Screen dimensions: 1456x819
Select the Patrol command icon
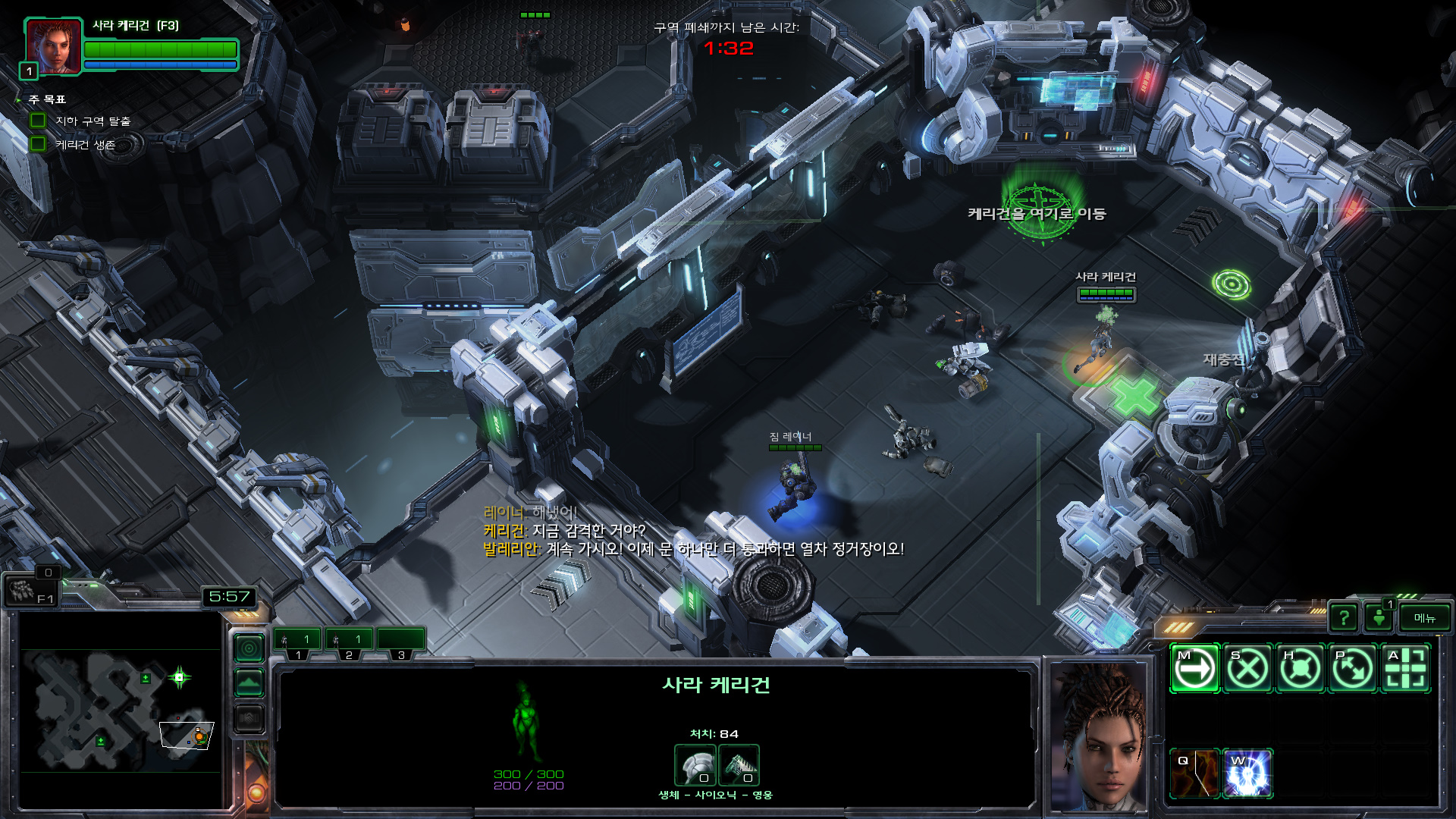(x=1353, y=669)
